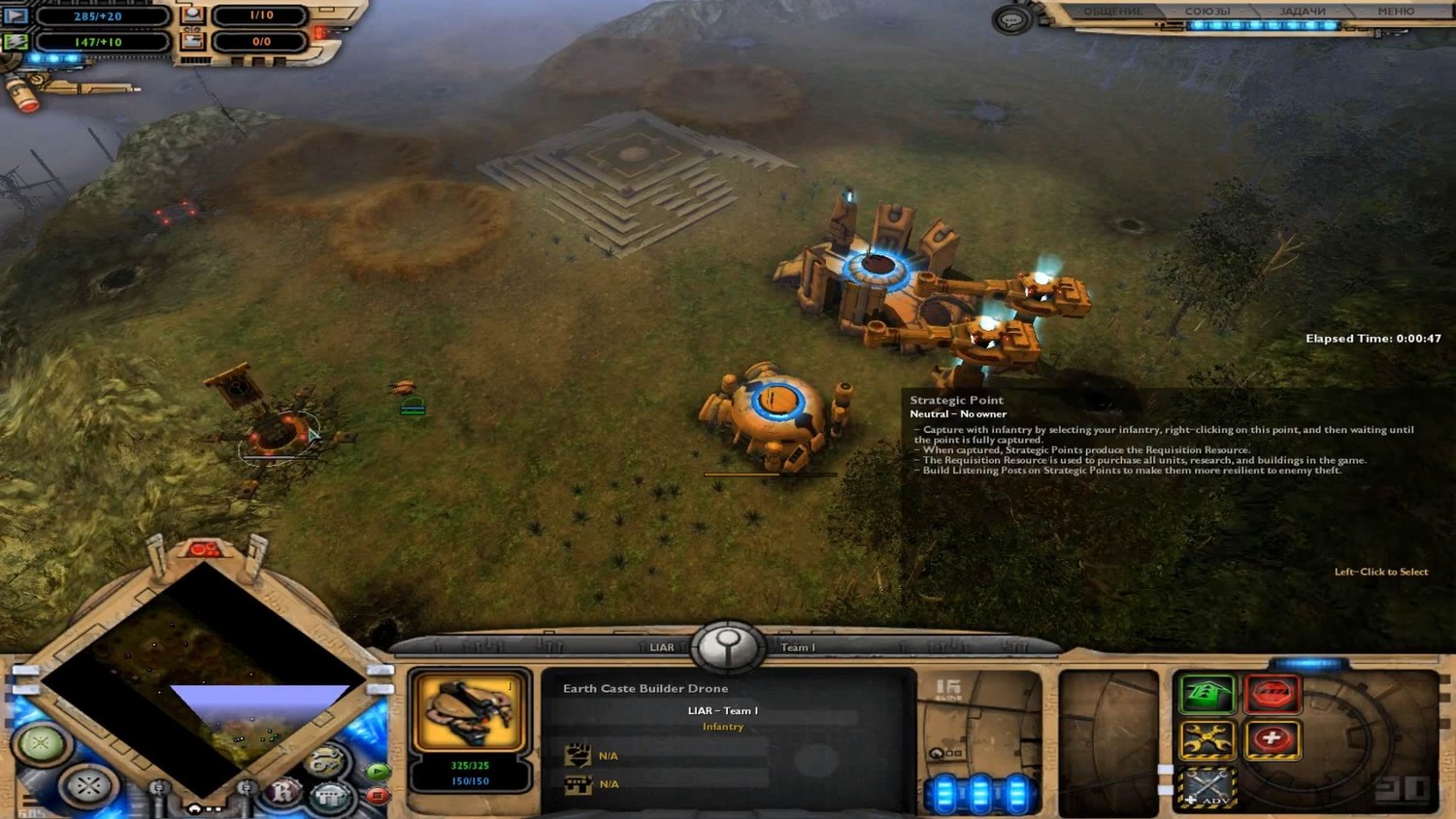Click the green play arrow button

coord(377,772)
